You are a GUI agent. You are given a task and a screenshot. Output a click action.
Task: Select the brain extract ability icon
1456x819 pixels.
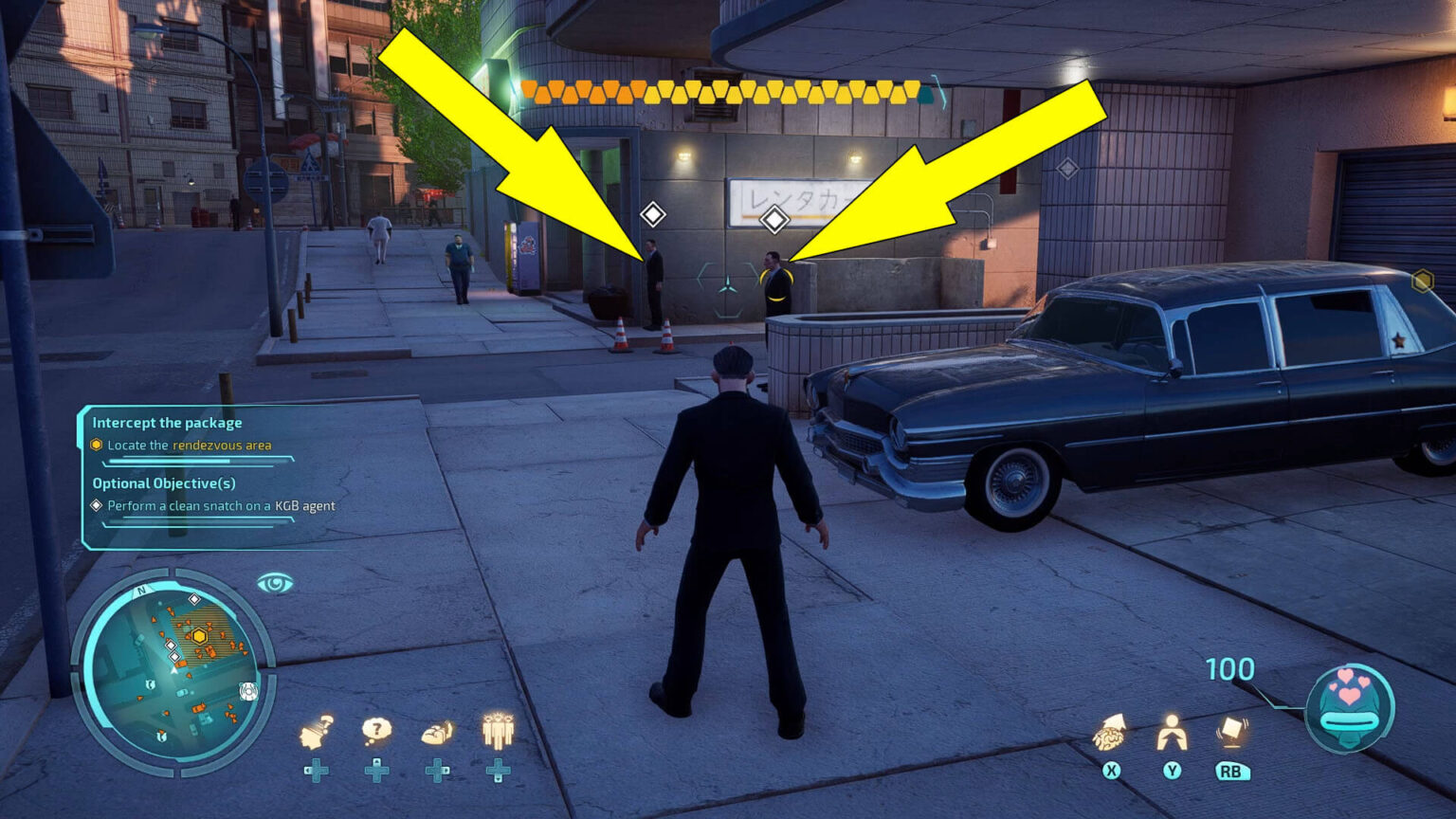[x=1110, y=733]
